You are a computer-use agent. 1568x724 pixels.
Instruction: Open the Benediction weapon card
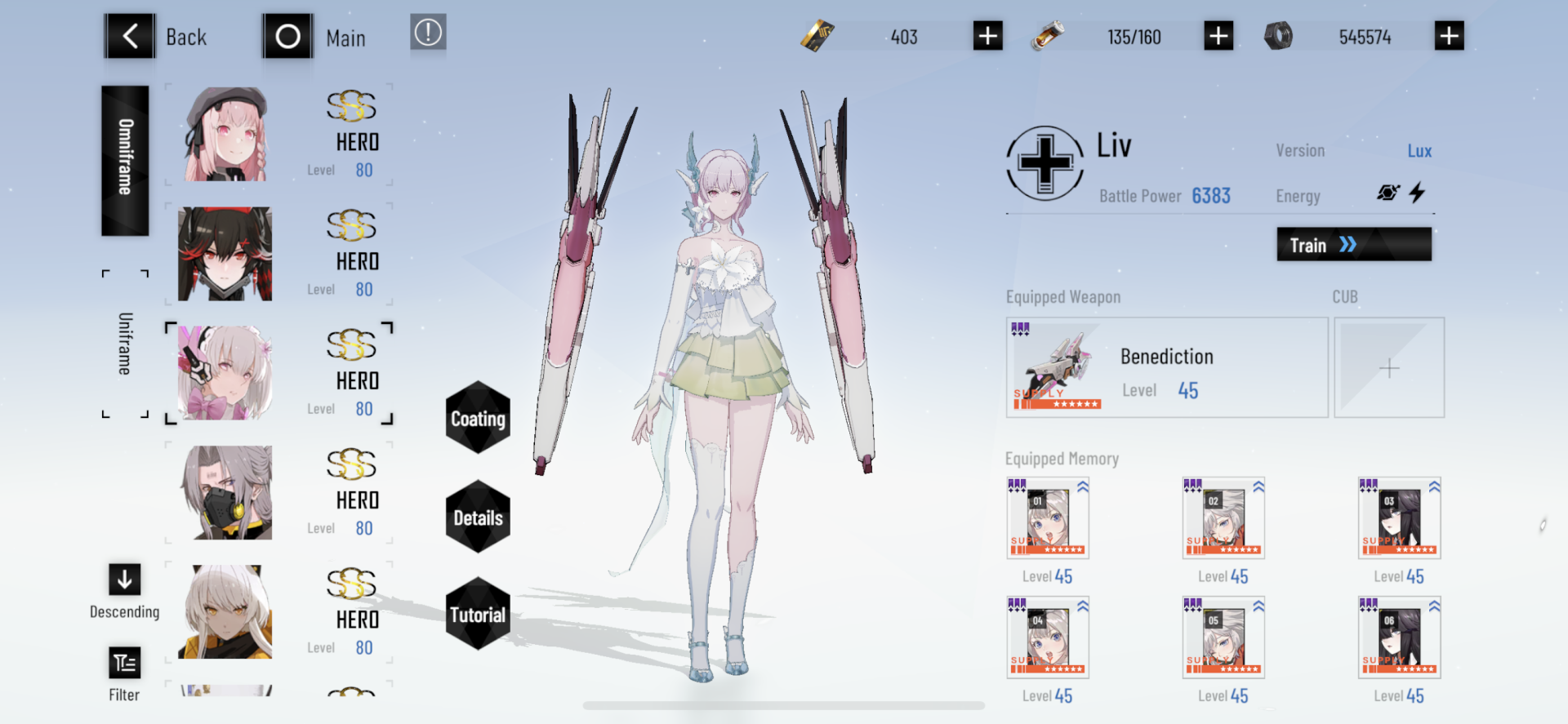pyautogui.click(x=1166, y=366)
